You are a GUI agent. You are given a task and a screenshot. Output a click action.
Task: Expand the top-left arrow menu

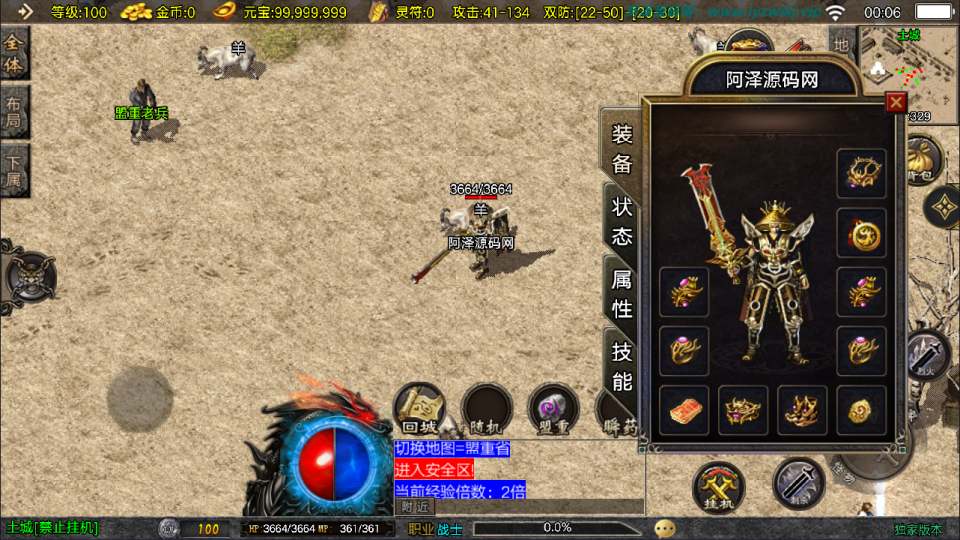[x=25, y=12]
